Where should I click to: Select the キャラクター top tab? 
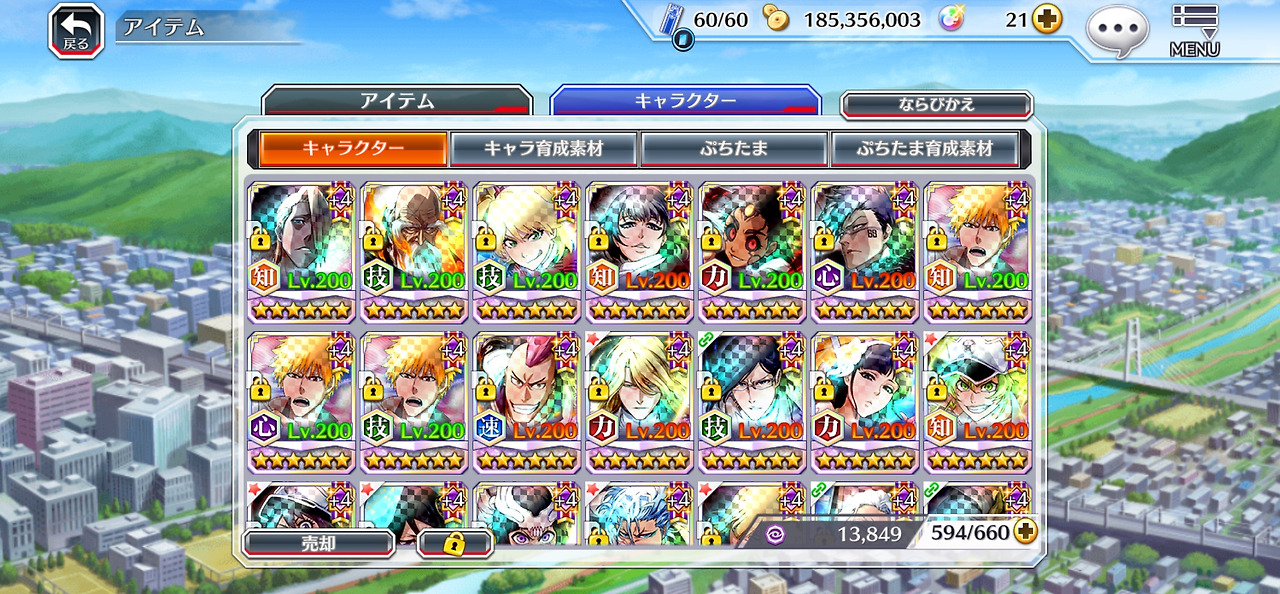[685, 101]
